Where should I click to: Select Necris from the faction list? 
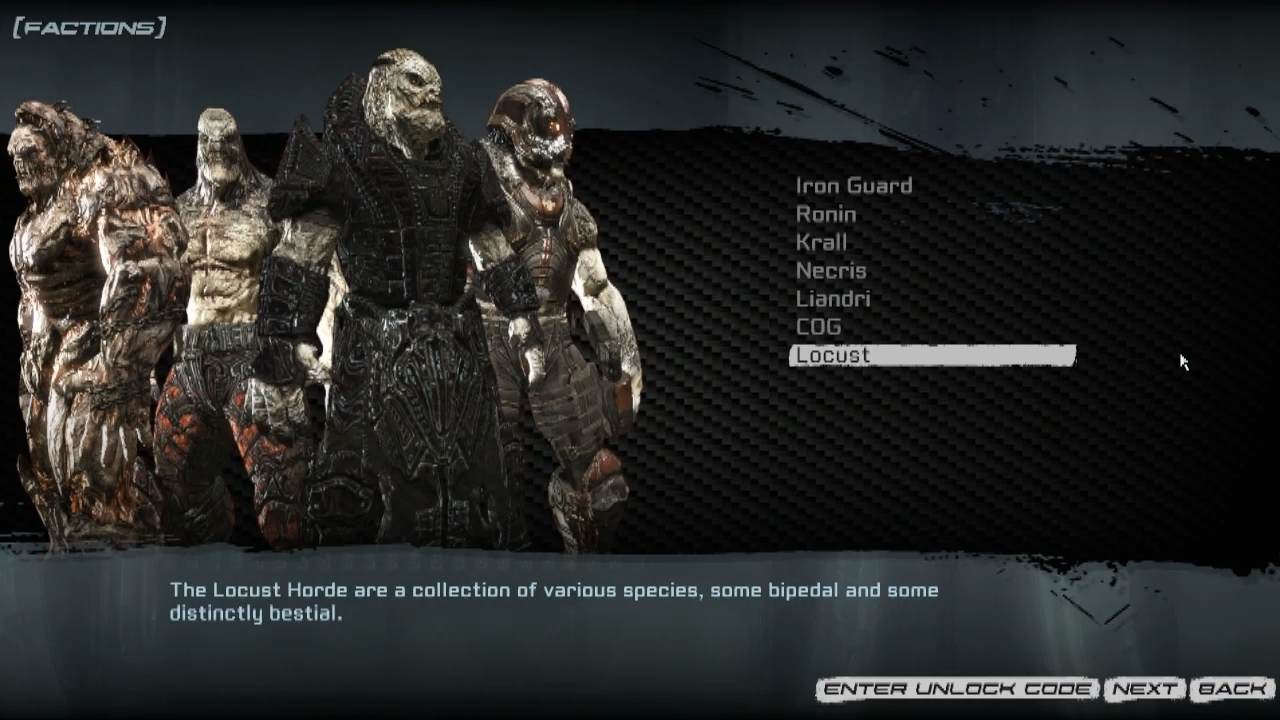[x=831, y=270]
